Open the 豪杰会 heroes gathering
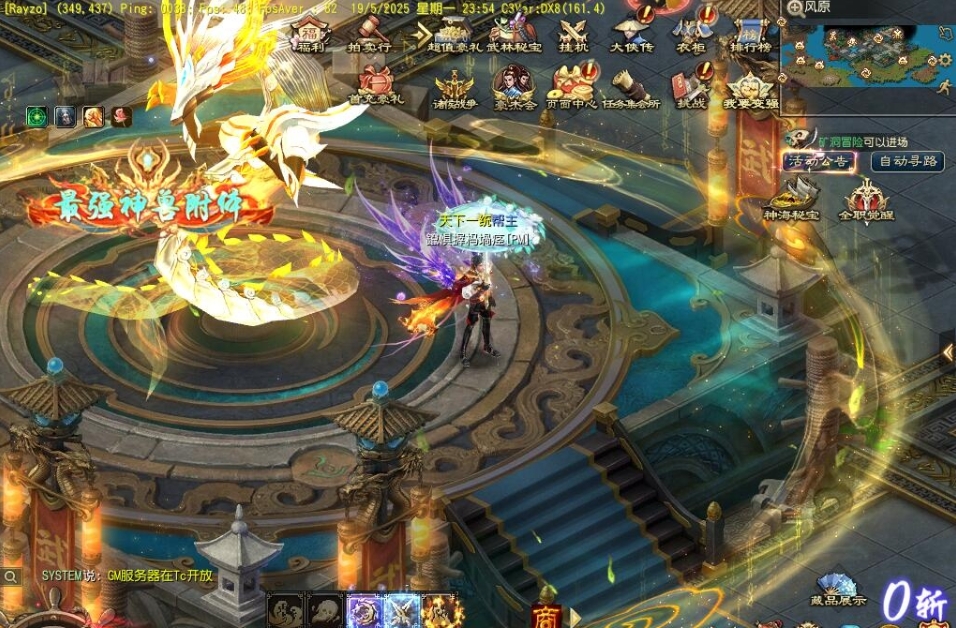This screenshot has width=956, height=628. [515, 88]
